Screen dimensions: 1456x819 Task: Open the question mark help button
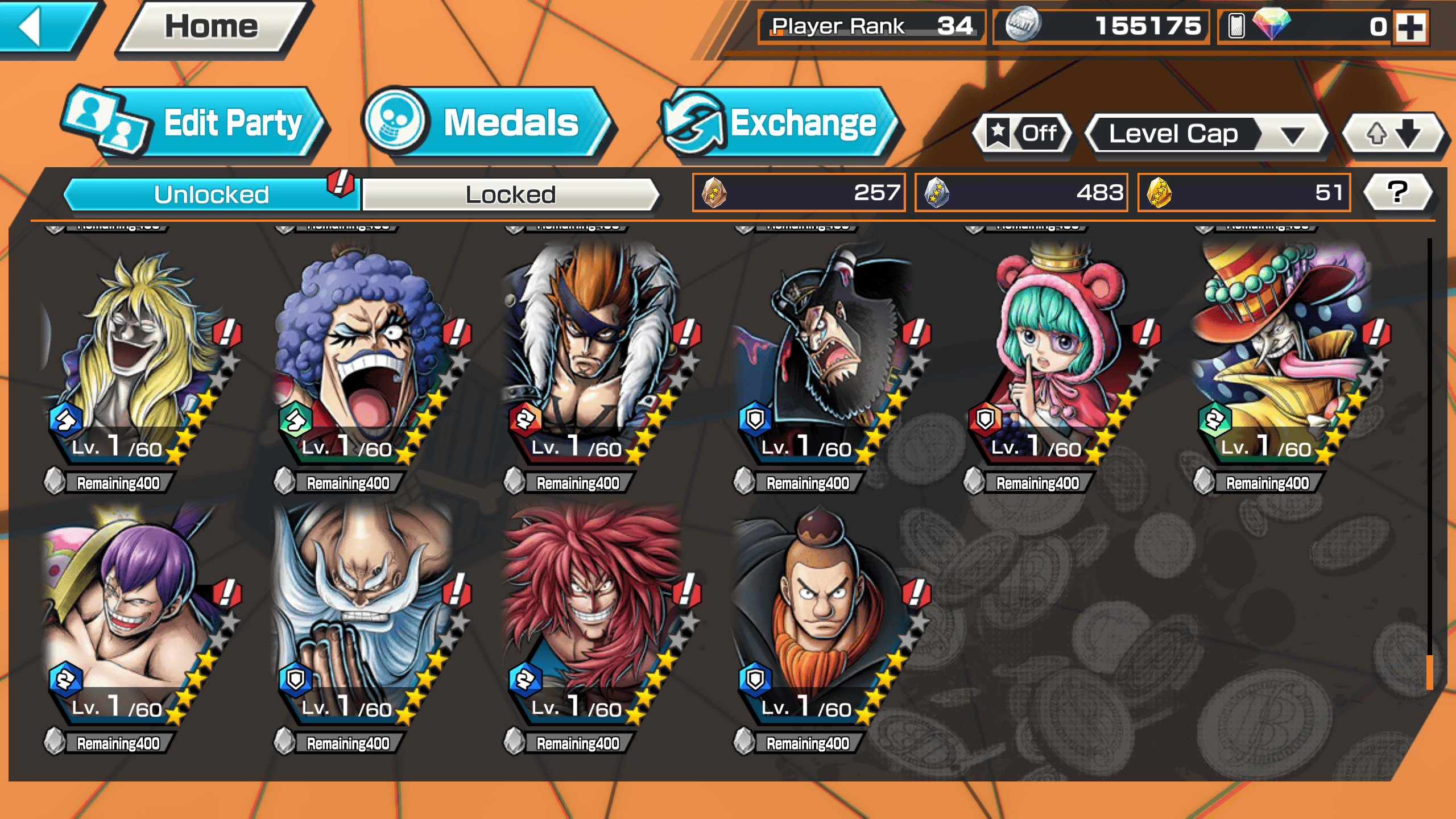1397,192
